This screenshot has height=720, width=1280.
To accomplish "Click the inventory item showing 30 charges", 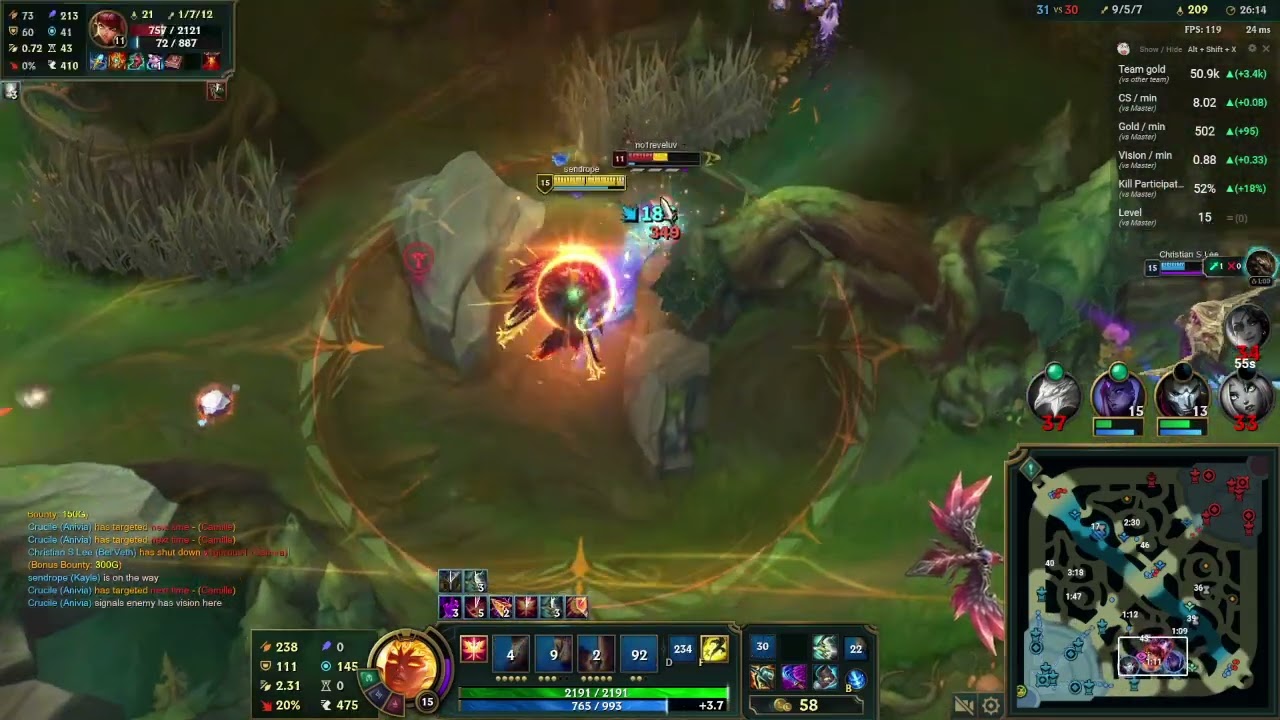I will point(762,648).
